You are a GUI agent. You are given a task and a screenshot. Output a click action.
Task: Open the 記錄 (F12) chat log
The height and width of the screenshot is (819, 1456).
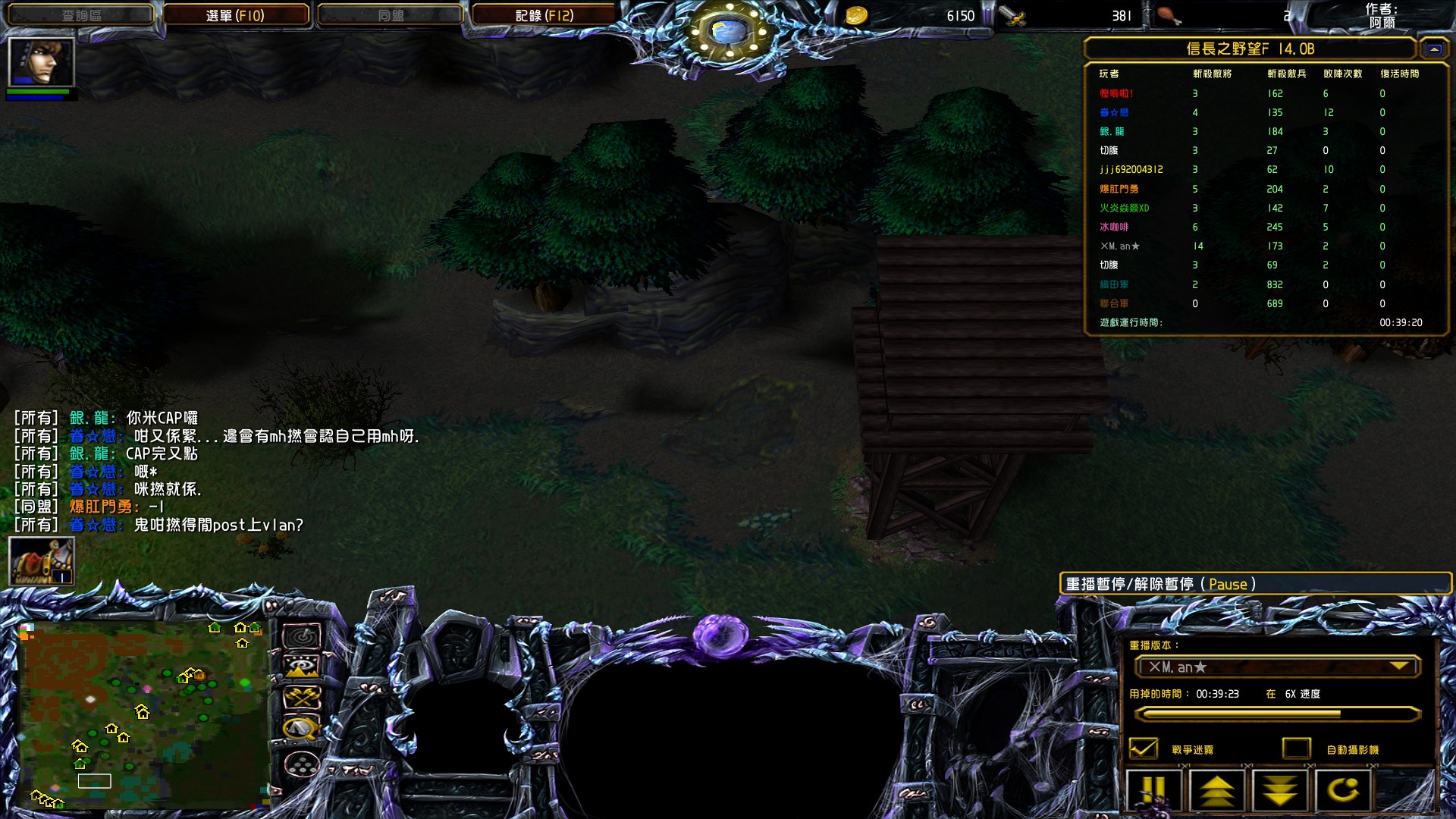pos(544,15)
